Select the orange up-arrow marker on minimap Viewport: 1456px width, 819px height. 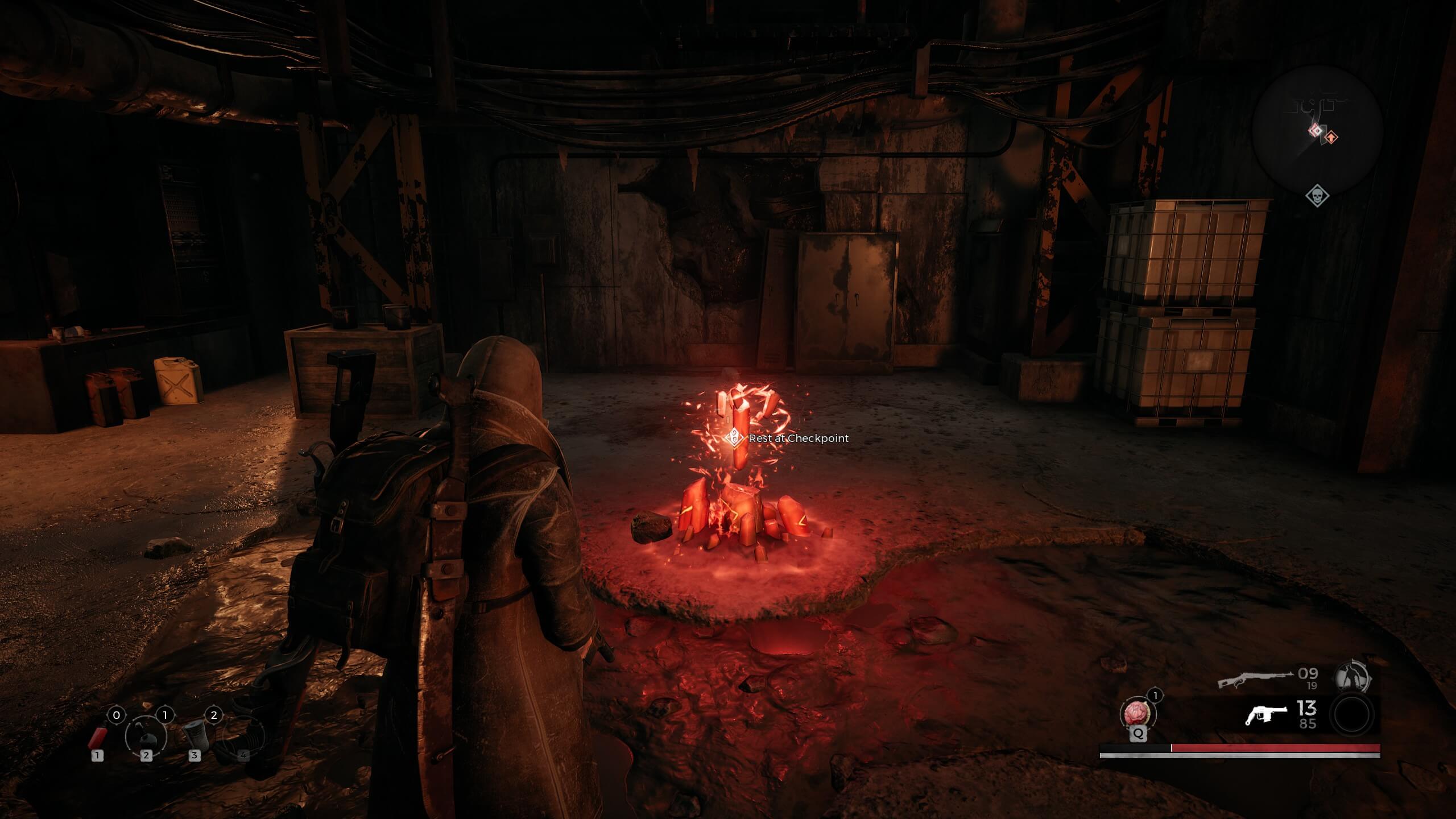coord(1331,137)
